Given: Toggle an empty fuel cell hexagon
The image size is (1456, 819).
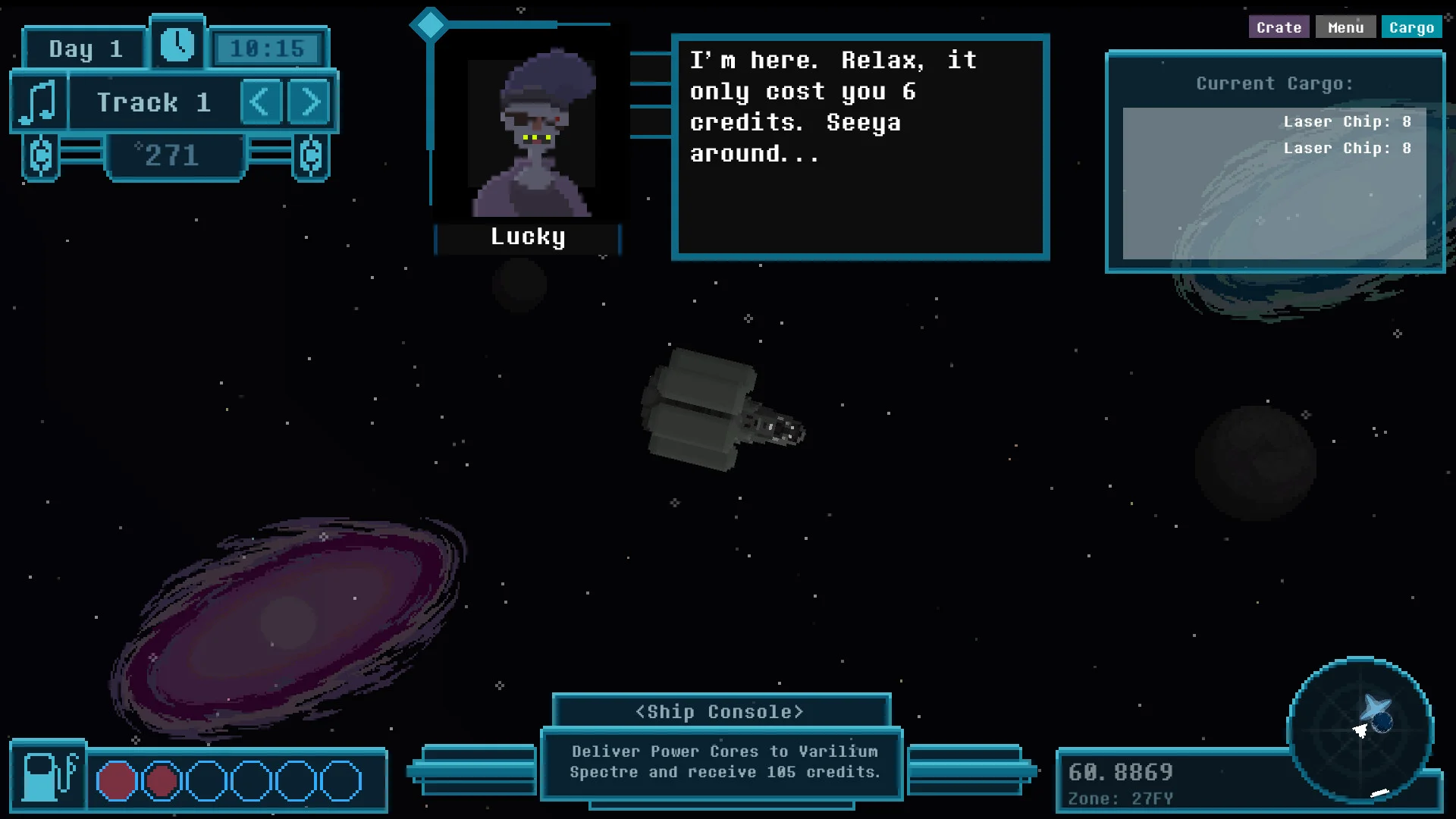Looking at the screenshot, I should click(206, 779).
